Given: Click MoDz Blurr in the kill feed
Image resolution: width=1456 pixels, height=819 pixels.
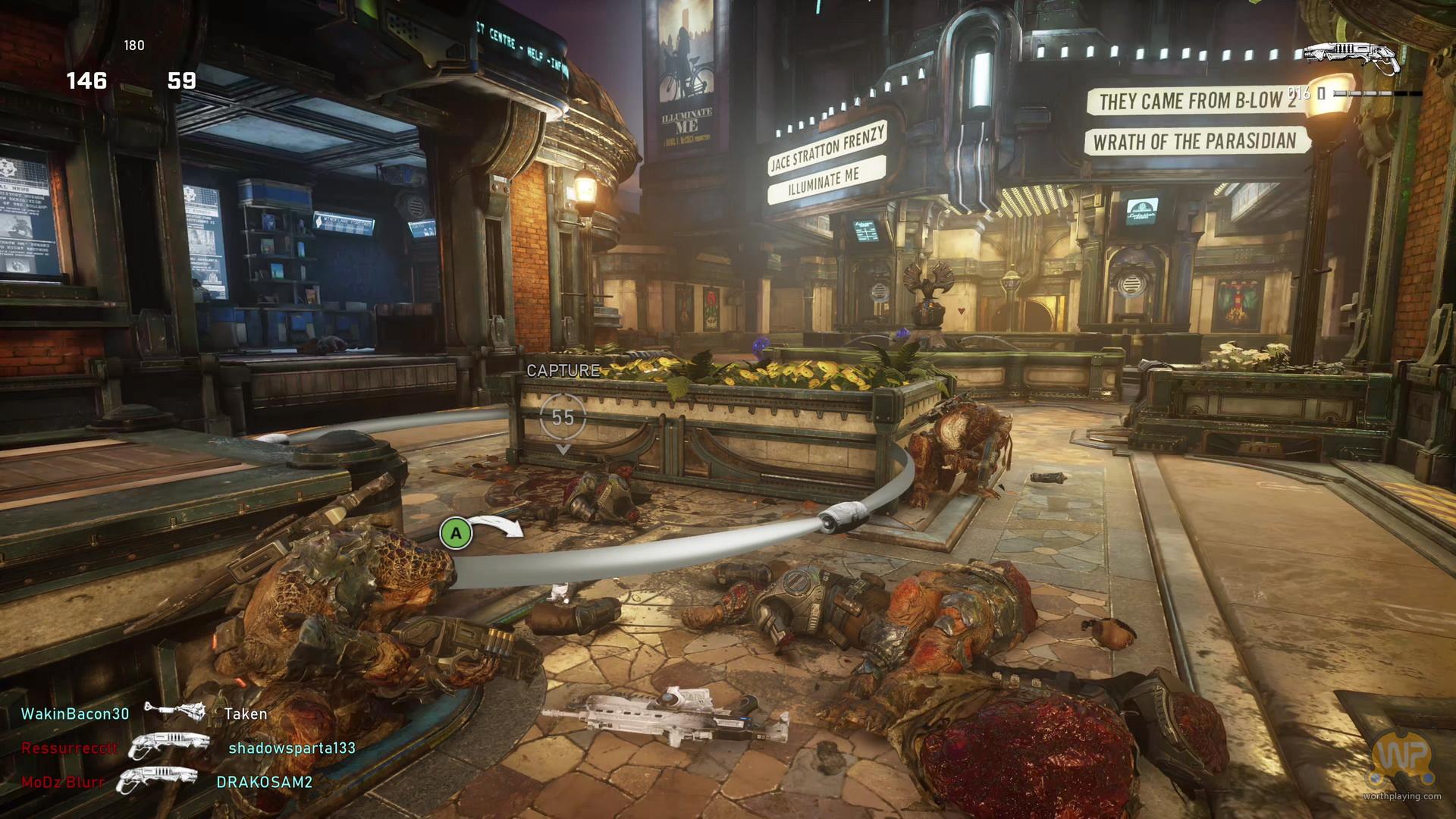Looking at the screenshot, I should (x=62, y=782).
